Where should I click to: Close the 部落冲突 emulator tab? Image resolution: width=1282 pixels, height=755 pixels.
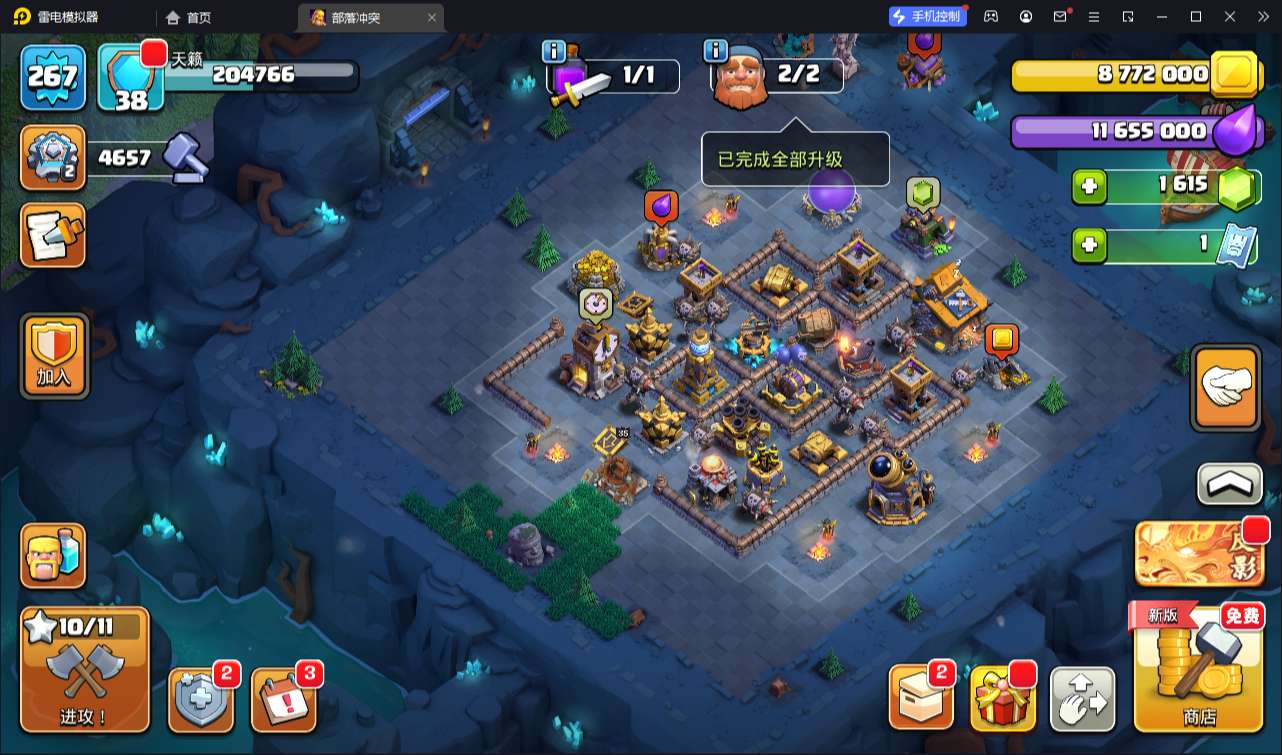(431, 17)
